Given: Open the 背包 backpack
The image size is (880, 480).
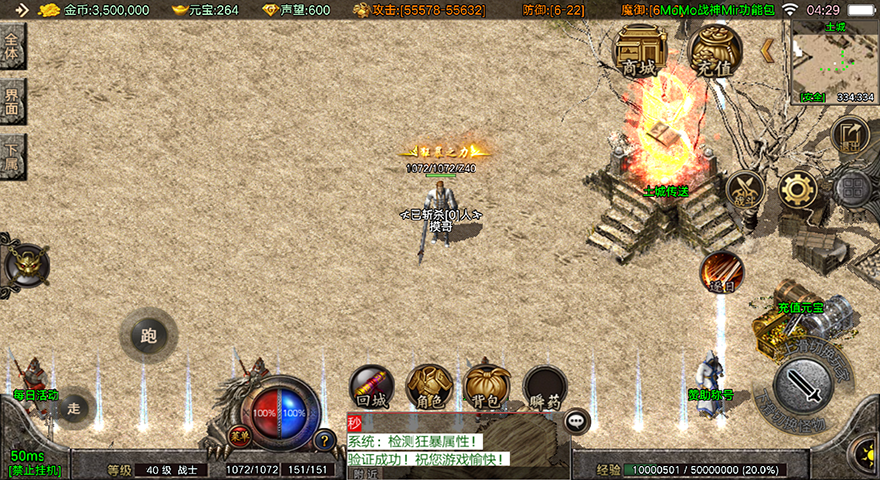Looking at the screenshot, I should pyautogui.click(x=487, y=386).
